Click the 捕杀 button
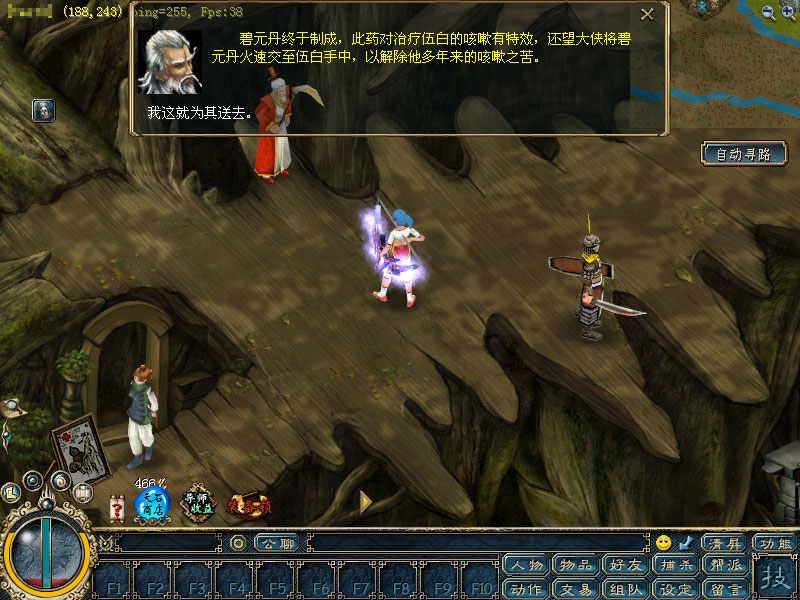The image size is (800, 600). 677,565
